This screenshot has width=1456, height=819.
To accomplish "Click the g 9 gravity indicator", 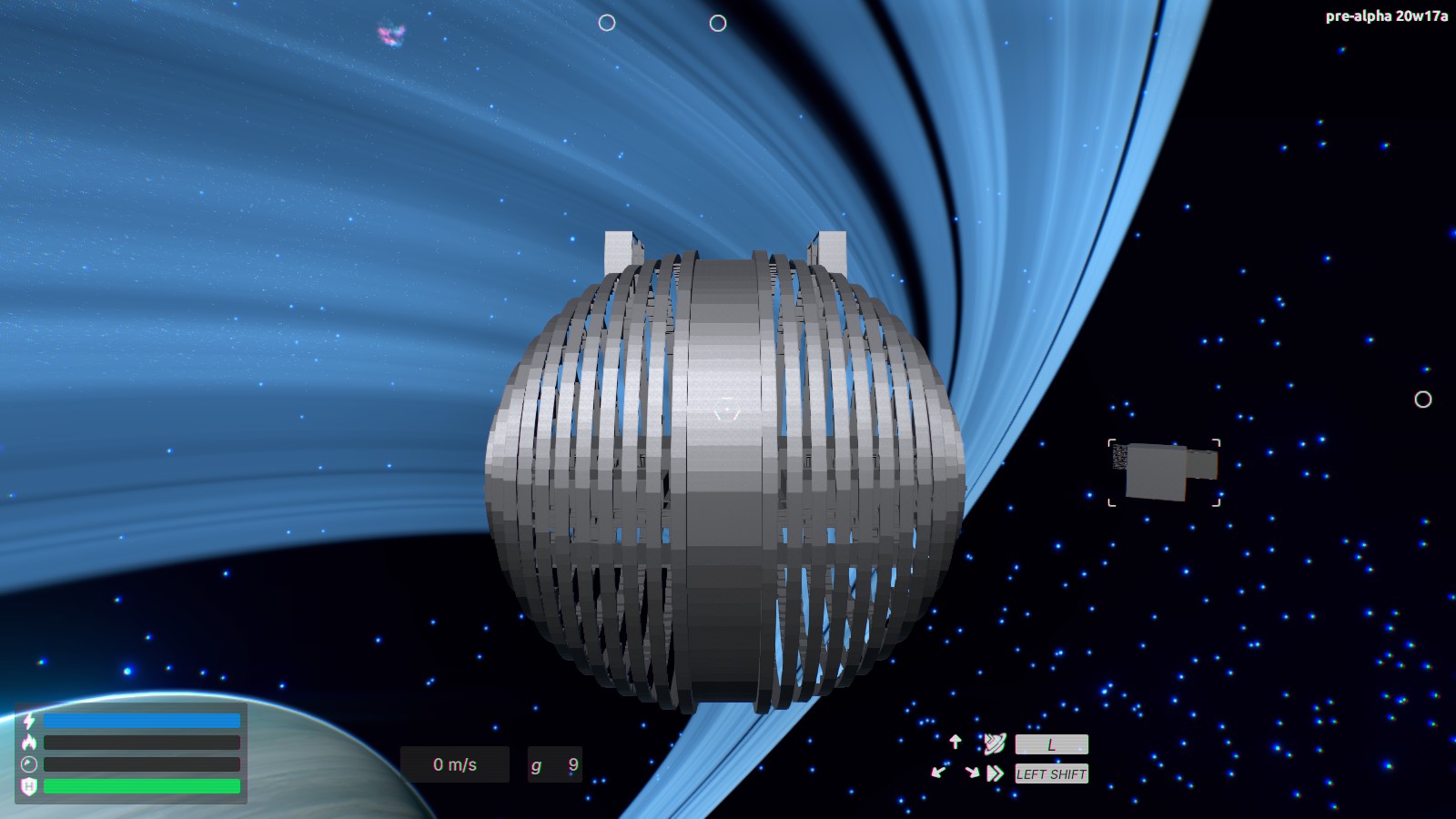I will click(x=553, y=764).
